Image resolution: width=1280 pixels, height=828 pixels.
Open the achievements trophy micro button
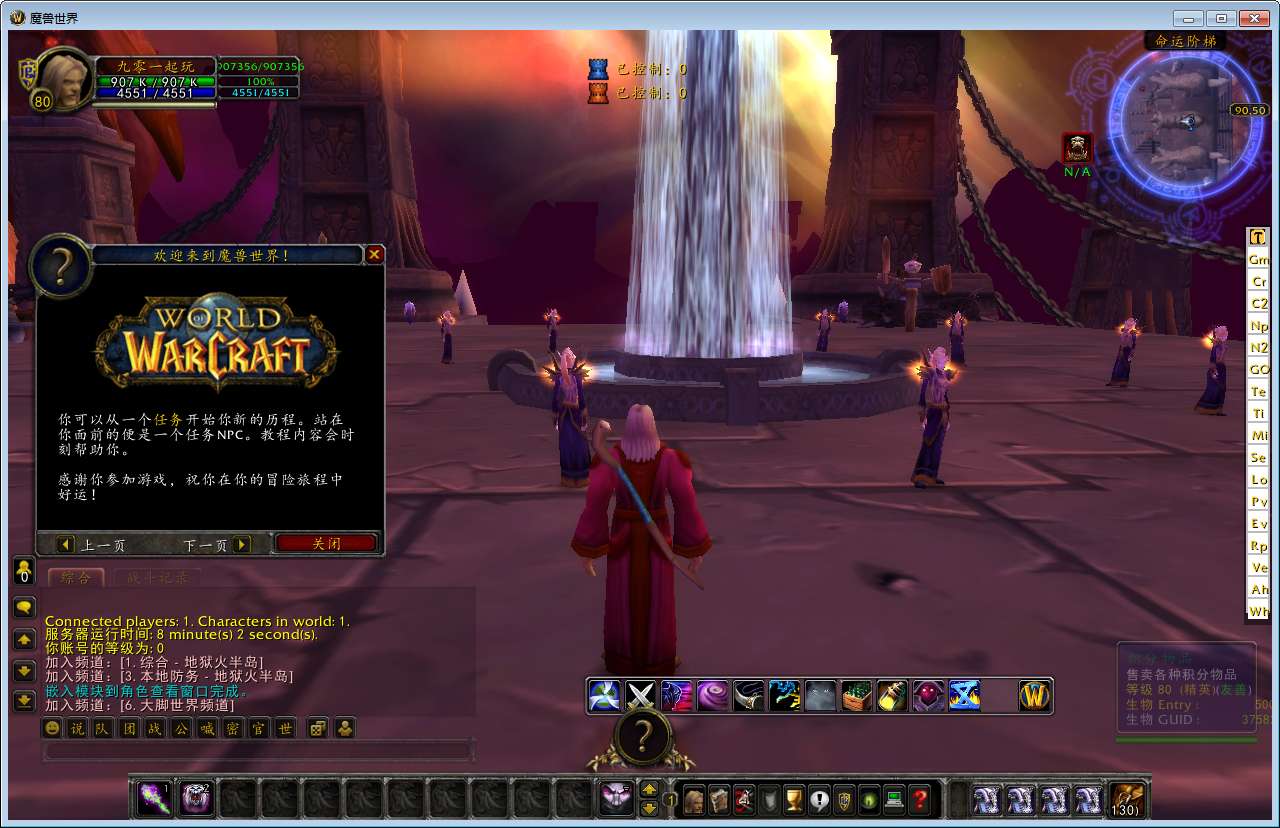click(x=794, y=800)
